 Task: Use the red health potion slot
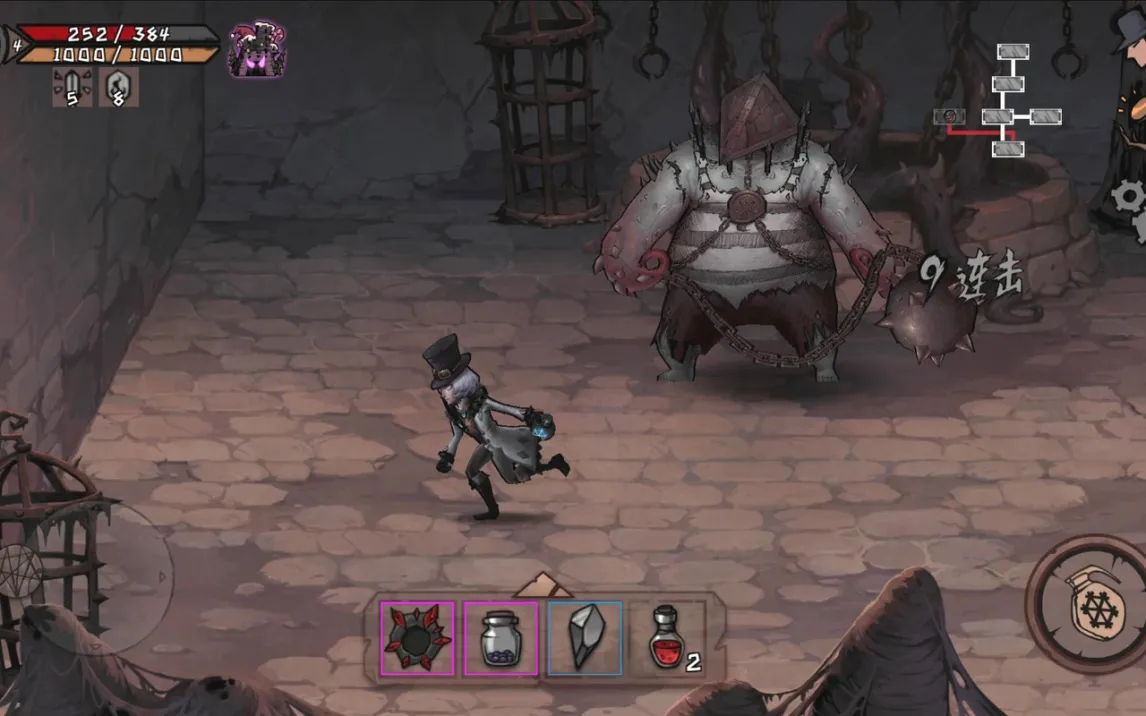tap(665, 636)
